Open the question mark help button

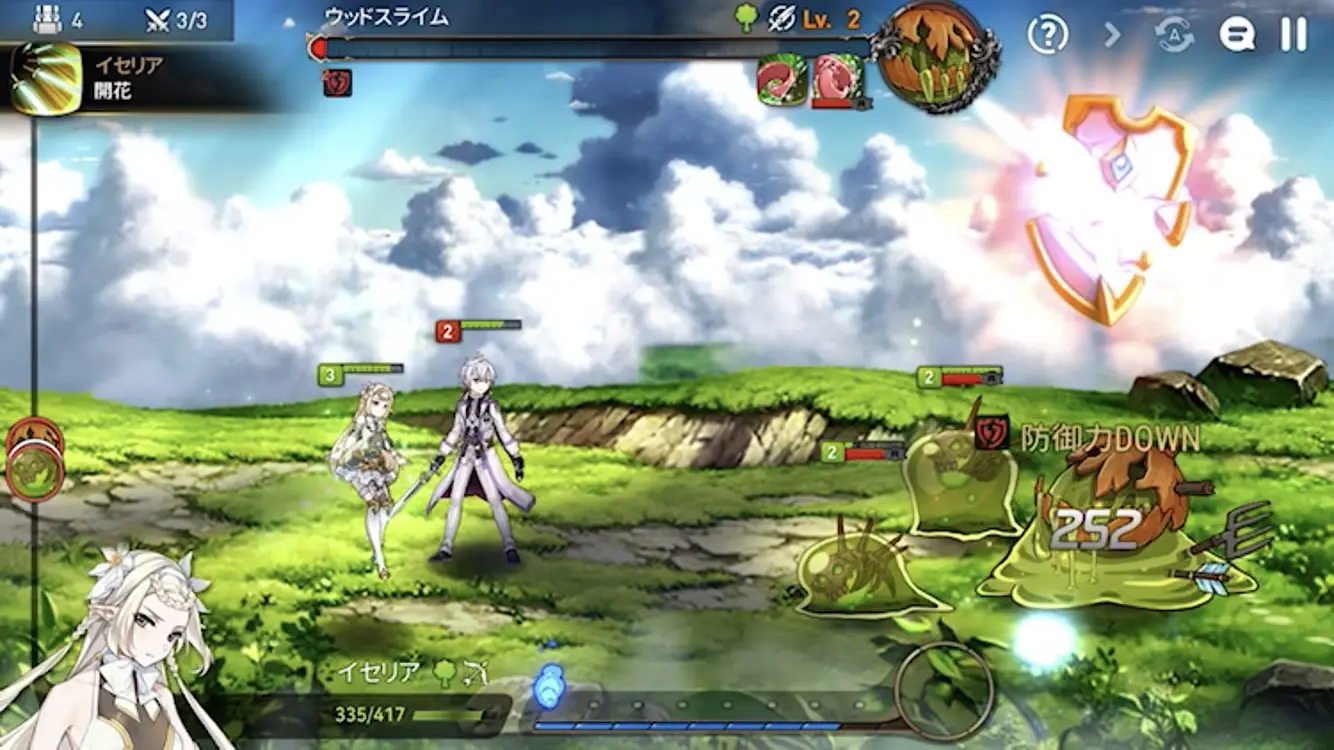pyautogui.click(x=1047, y=35)
